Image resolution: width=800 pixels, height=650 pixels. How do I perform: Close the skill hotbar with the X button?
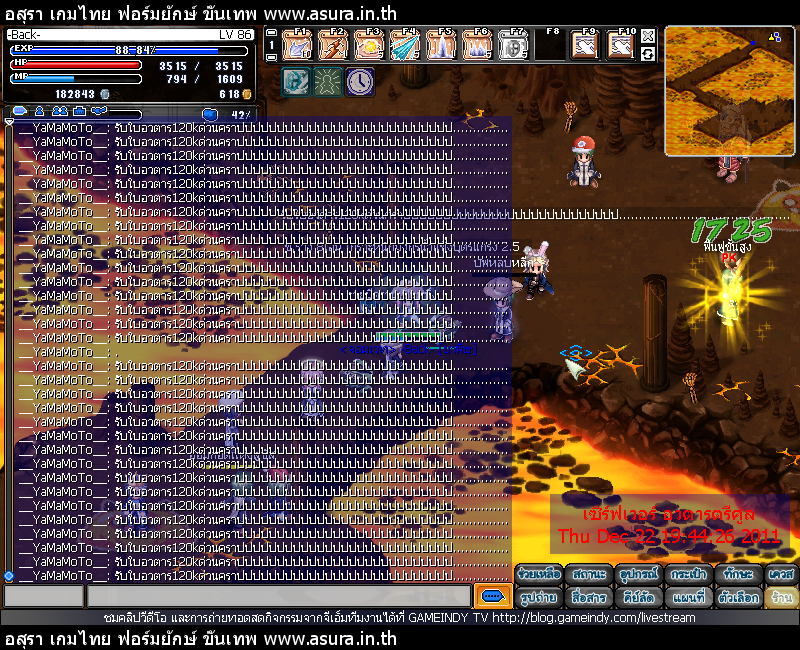648,36
